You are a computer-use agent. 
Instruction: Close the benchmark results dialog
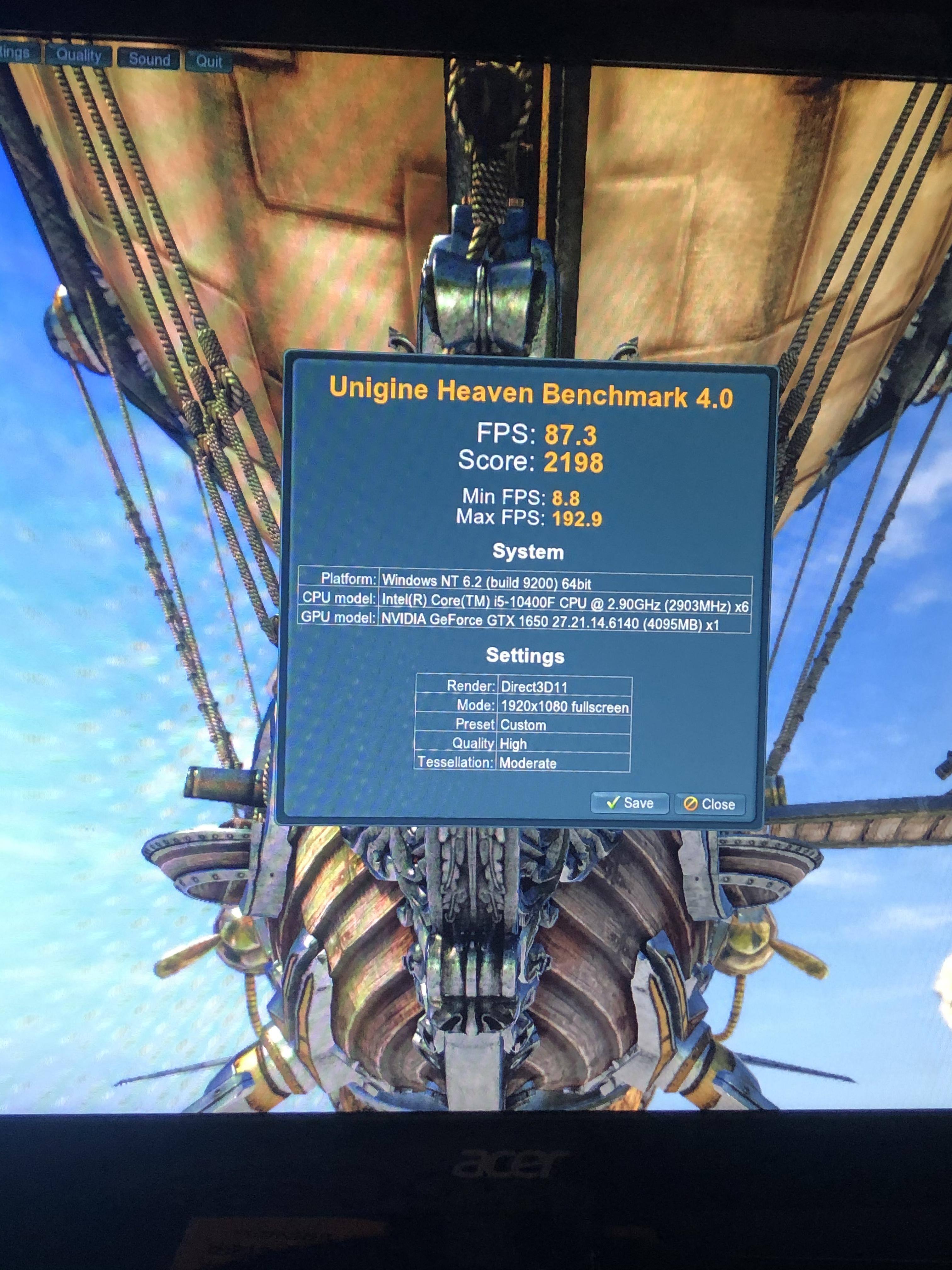tap(709, 804)
